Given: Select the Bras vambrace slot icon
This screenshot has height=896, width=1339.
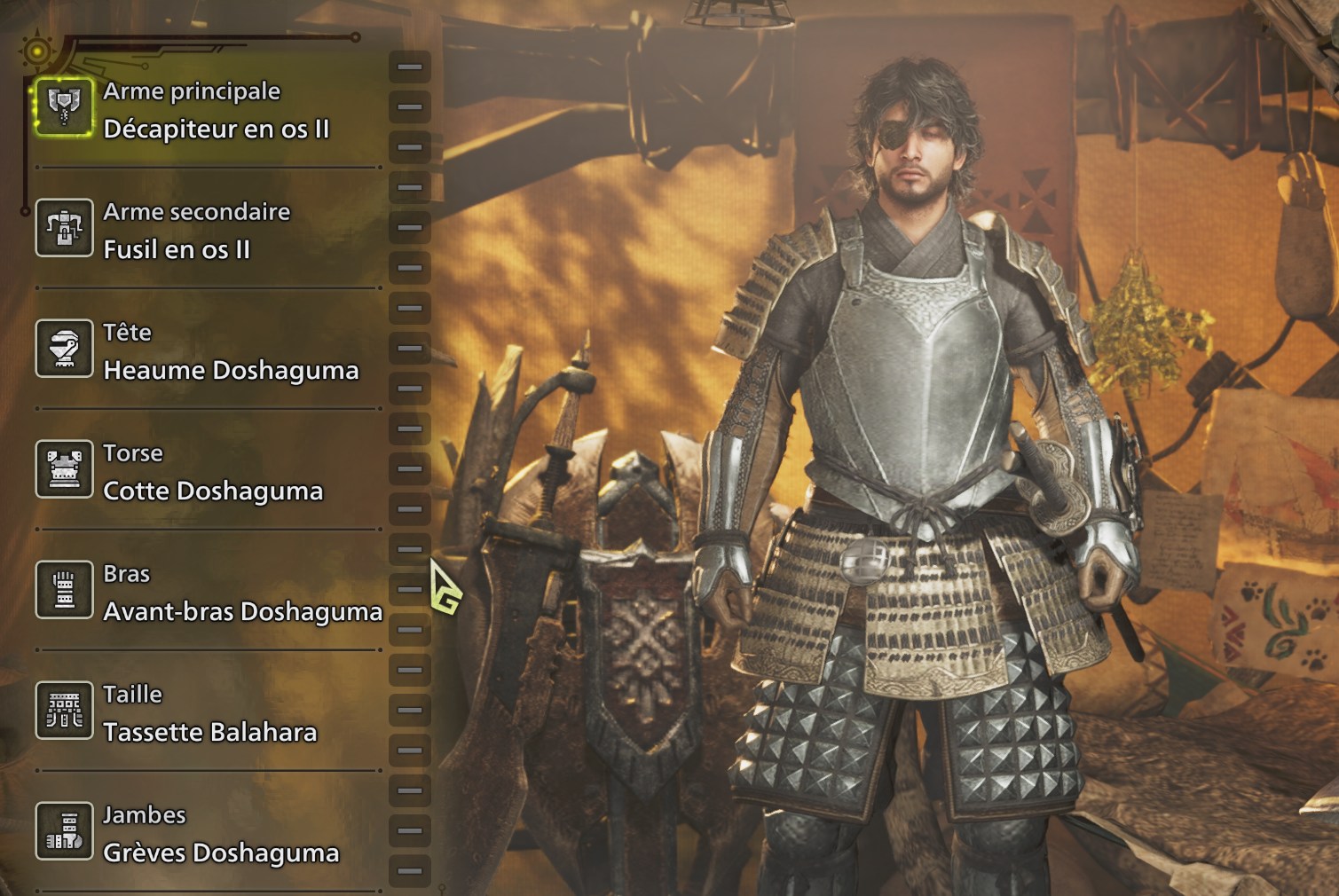Looking at the screenshot, I should click(62, 589).
